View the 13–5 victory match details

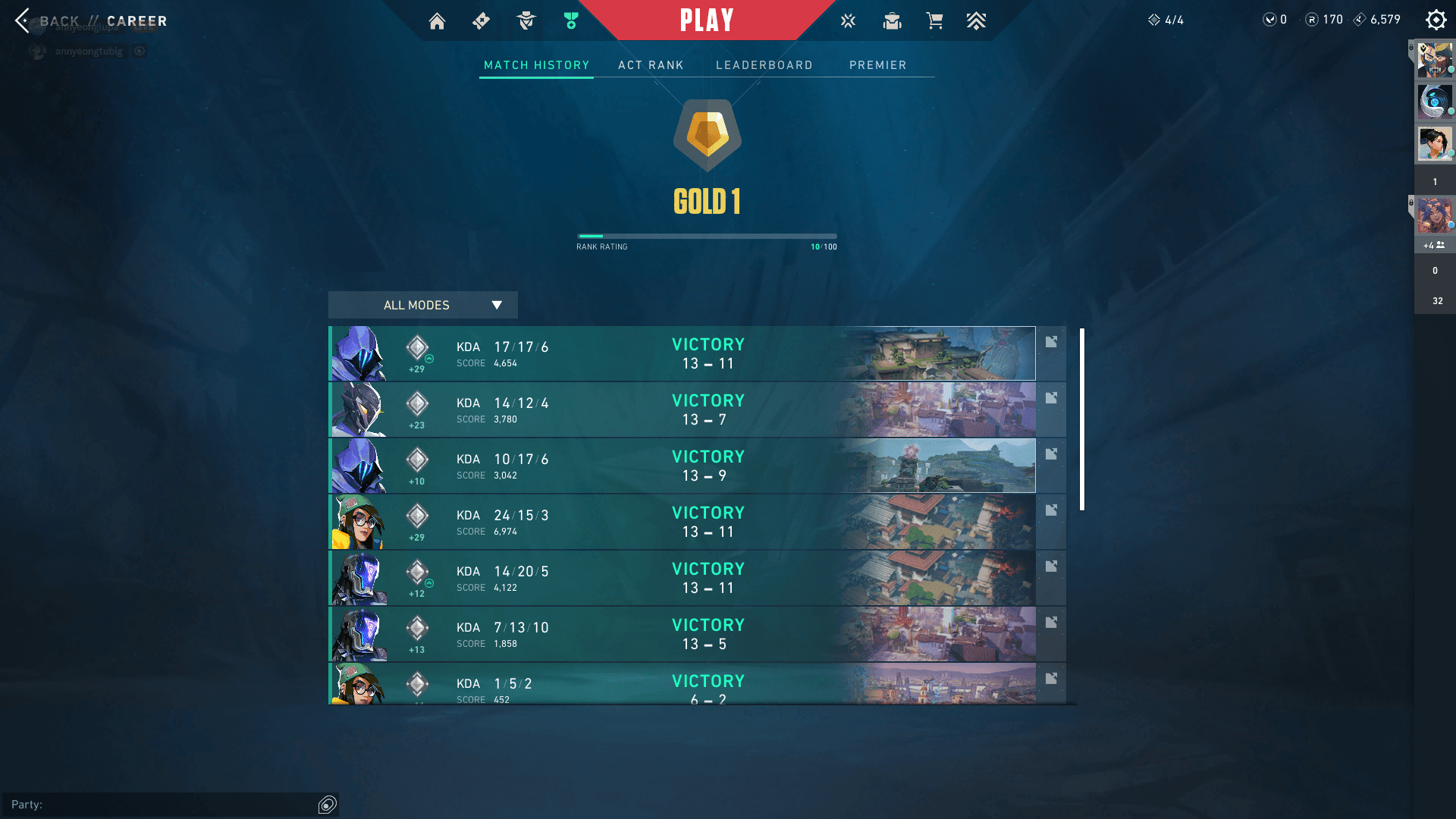pyautogui.click(x=682, y=634)
